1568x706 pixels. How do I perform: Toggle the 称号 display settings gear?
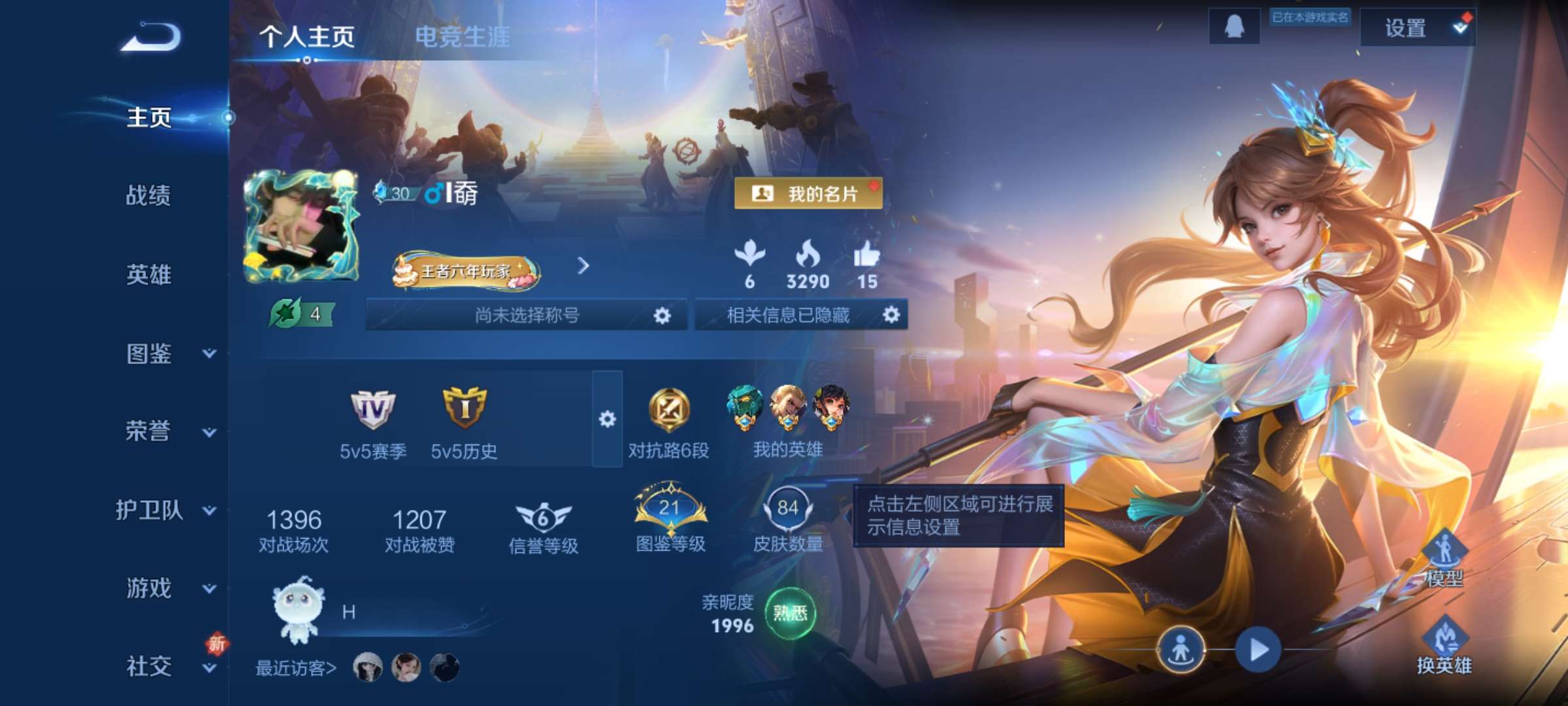click(663, 314)
